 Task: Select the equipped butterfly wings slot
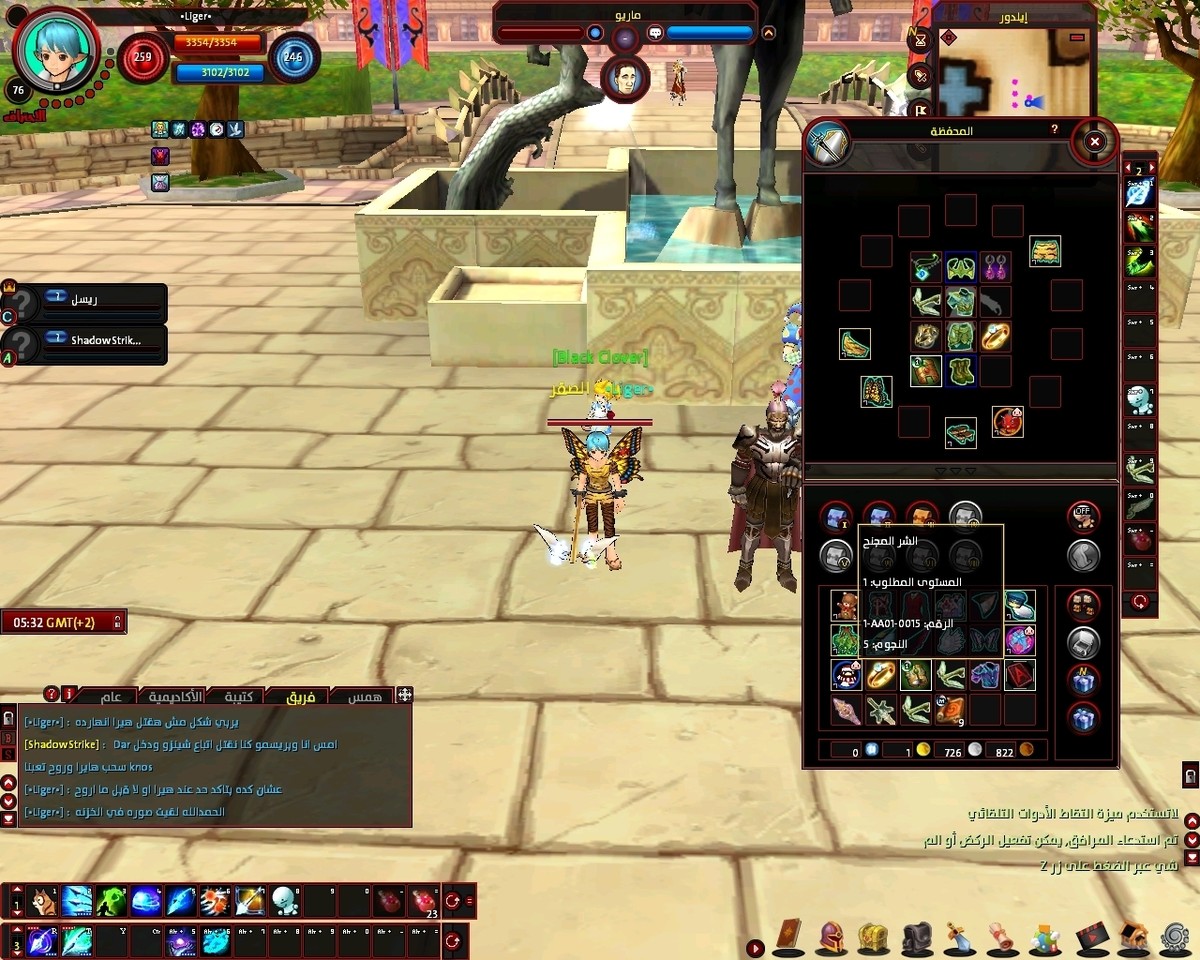coord(876,390)
